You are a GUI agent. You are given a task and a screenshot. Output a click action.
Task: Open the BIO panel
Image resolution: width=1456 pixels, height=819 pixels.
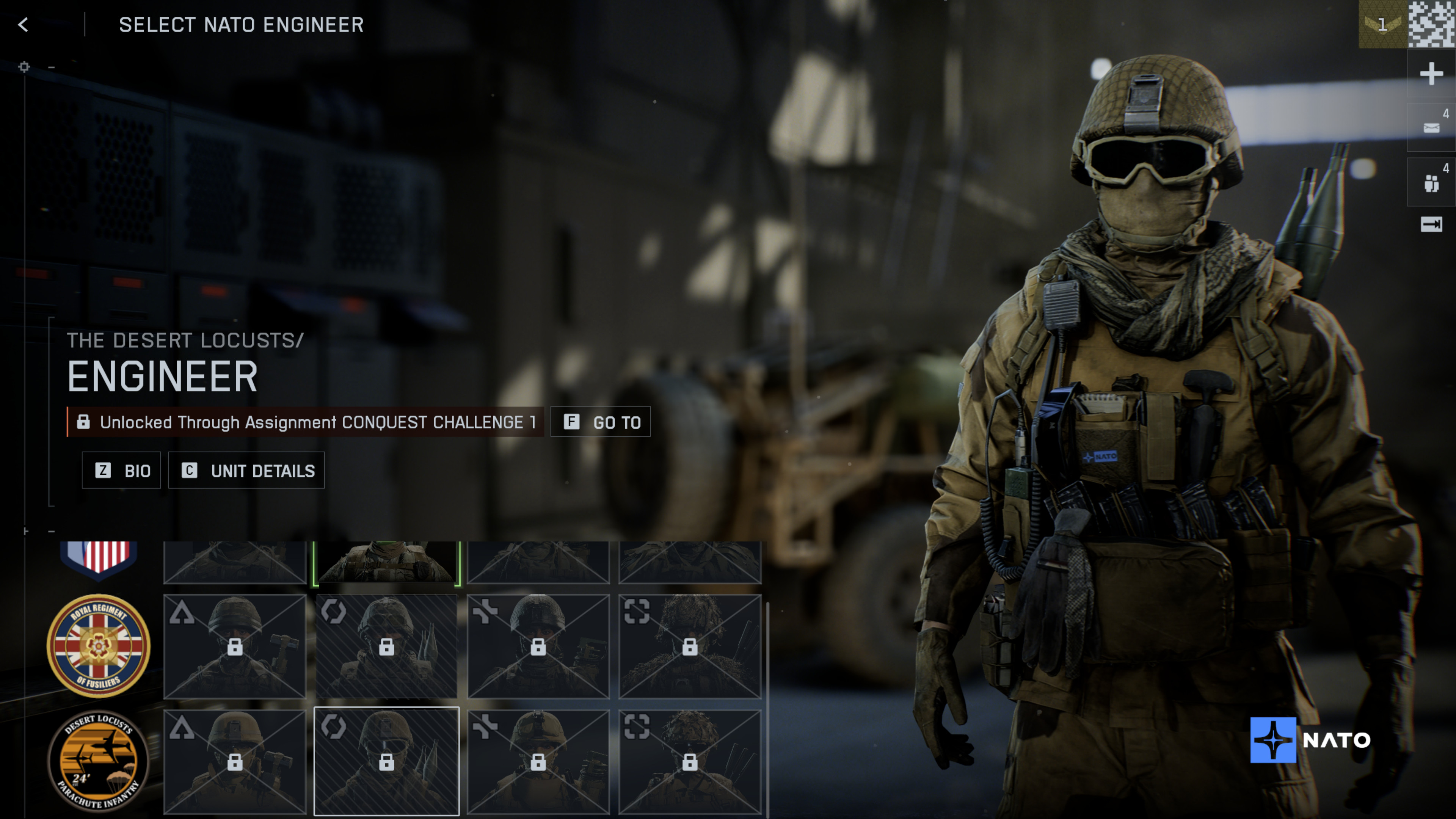(x=121, y=470)
